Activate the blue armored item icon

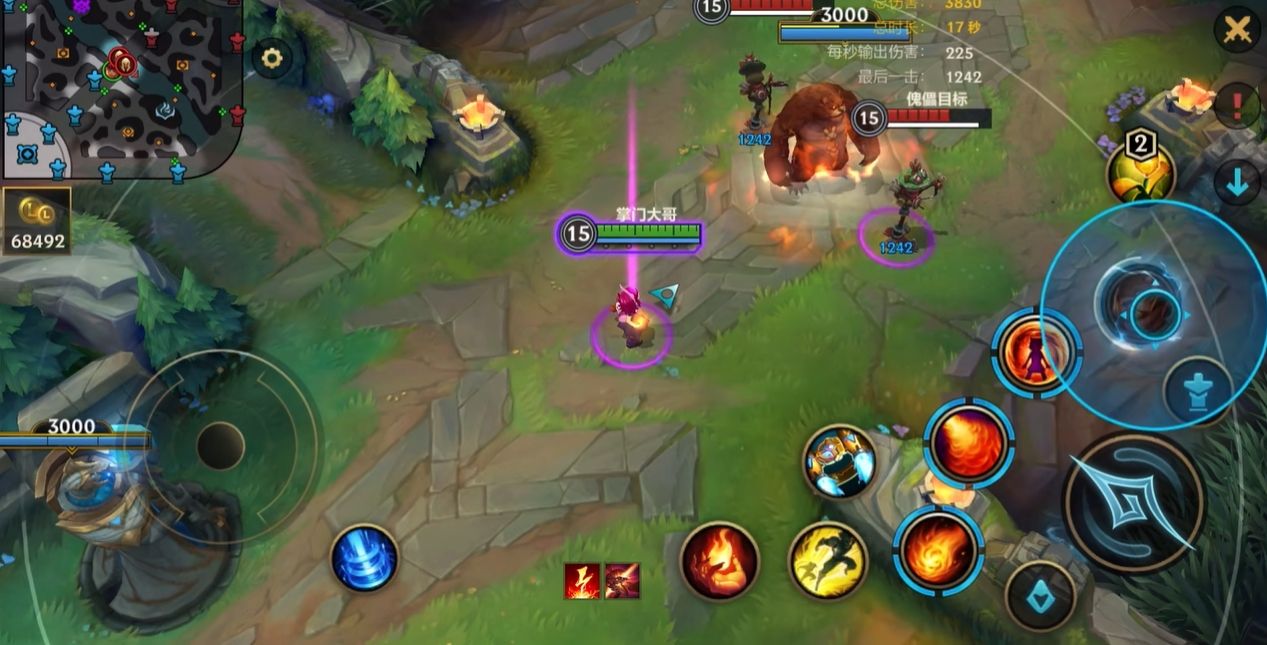(840, 462)
